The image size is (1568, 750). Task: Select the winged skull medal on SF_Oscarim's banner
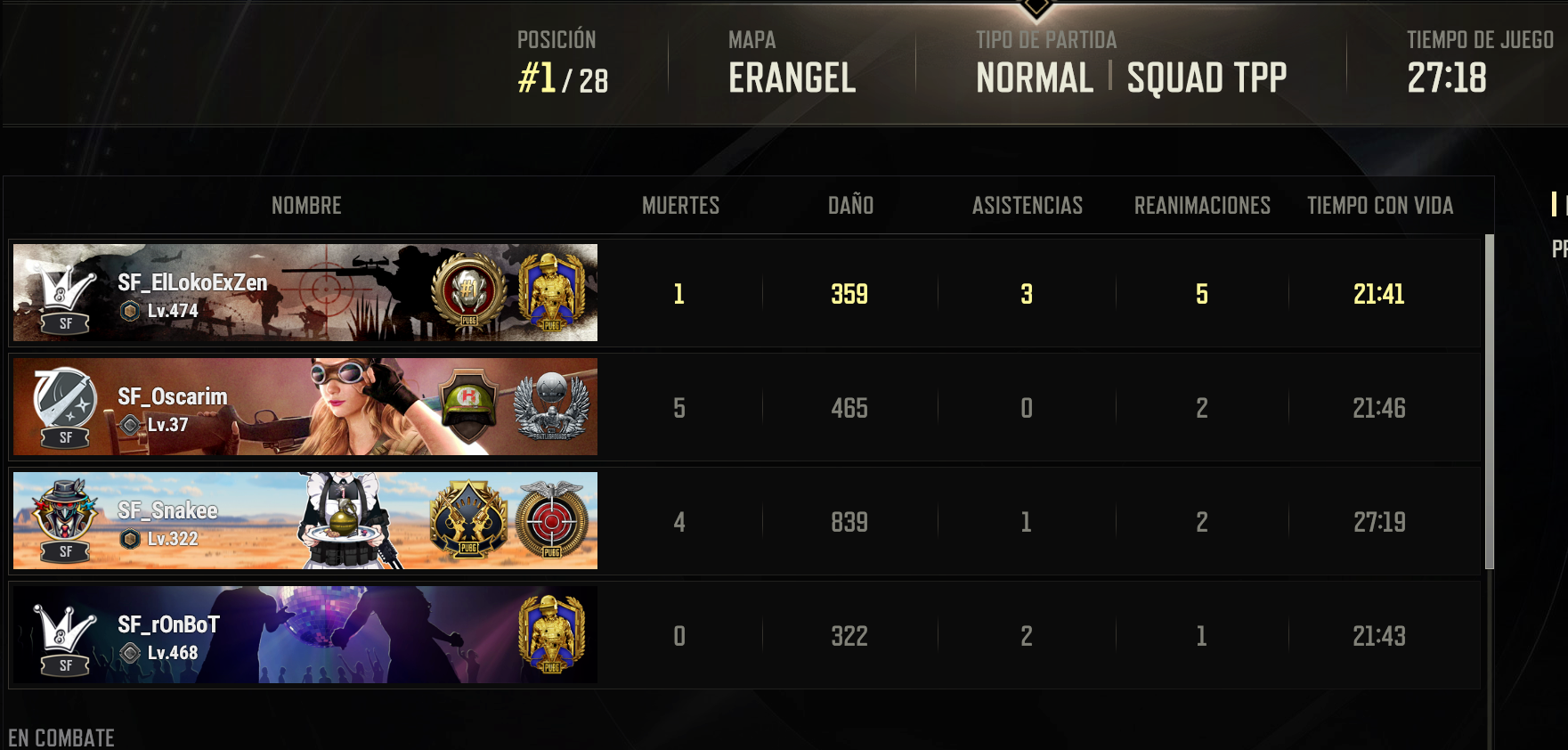pos(551,406)
